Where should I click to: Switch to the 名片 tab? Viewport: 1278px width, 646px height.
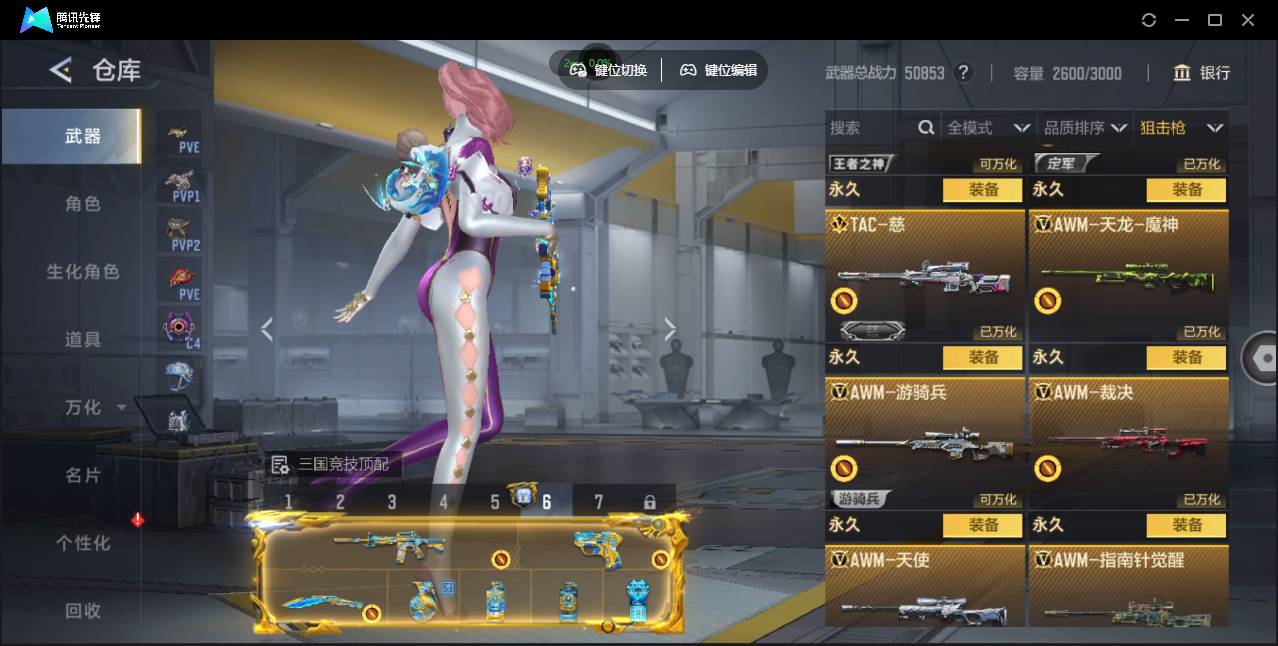point(82,475)
